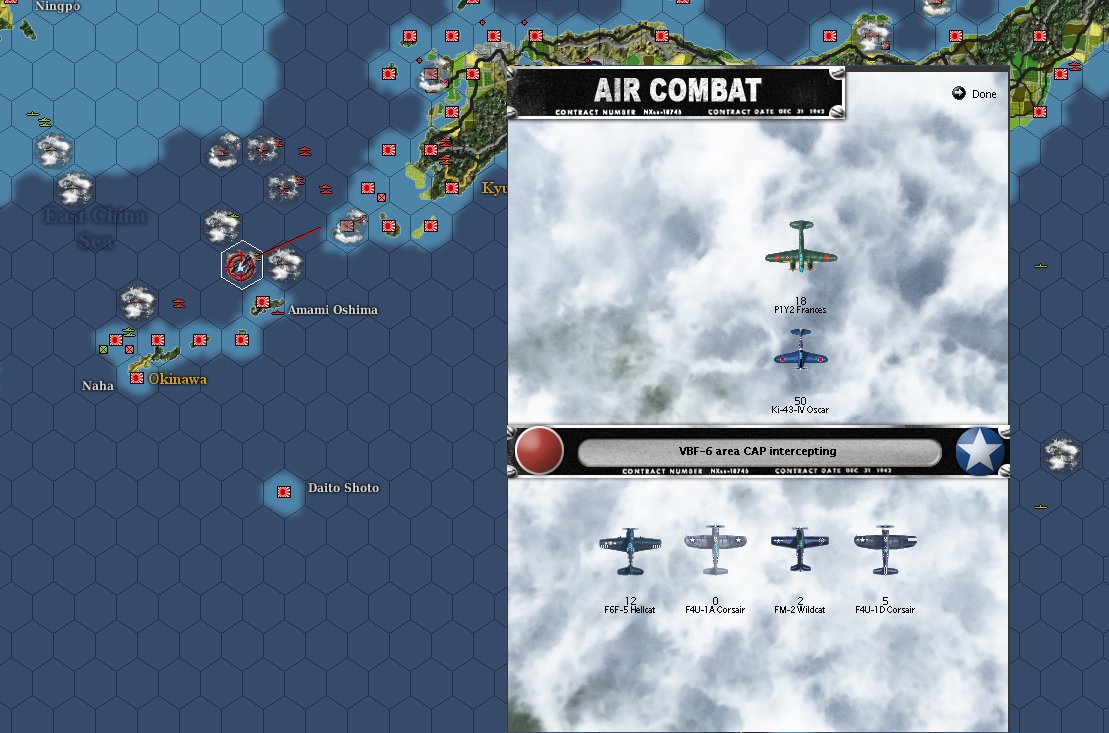This screenshot has height=733, width=1109.
Task: Select the Daito Shoto base hex
Action: click(284, 492)
